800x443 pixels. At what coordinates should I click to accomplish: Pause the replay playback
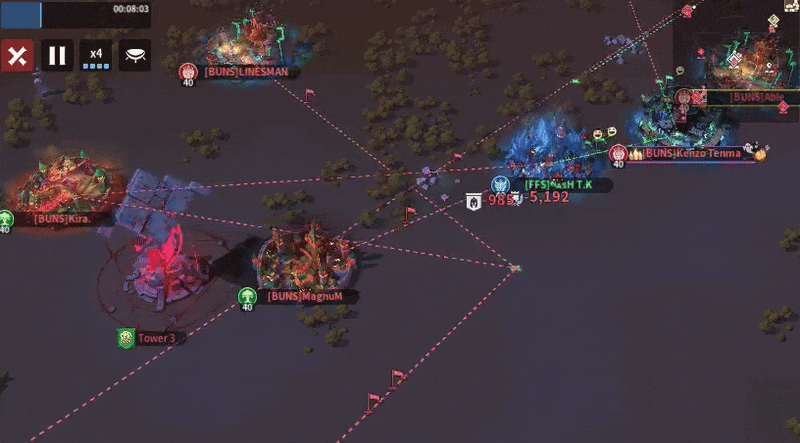pyautogui.click(x=57, y=55)
